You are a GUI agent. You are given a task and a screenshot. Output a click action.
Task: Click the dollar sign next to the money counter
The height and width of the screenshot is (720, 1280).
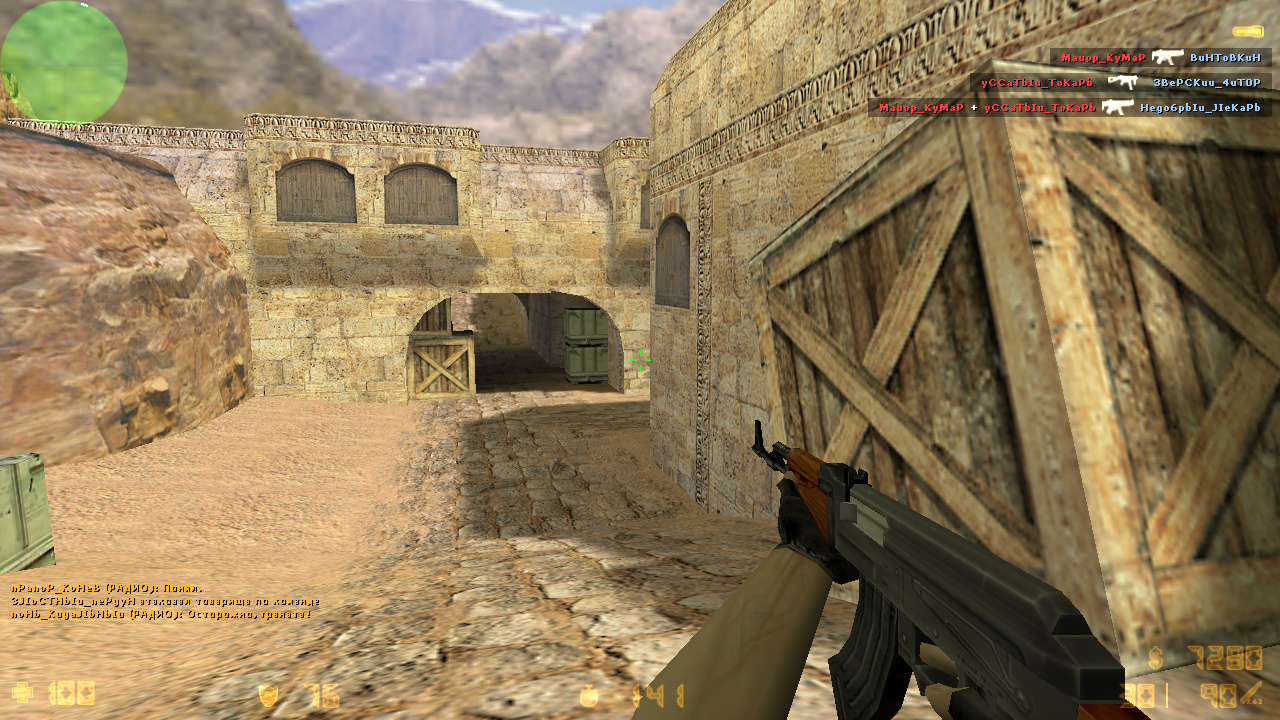click(1156, 659)
